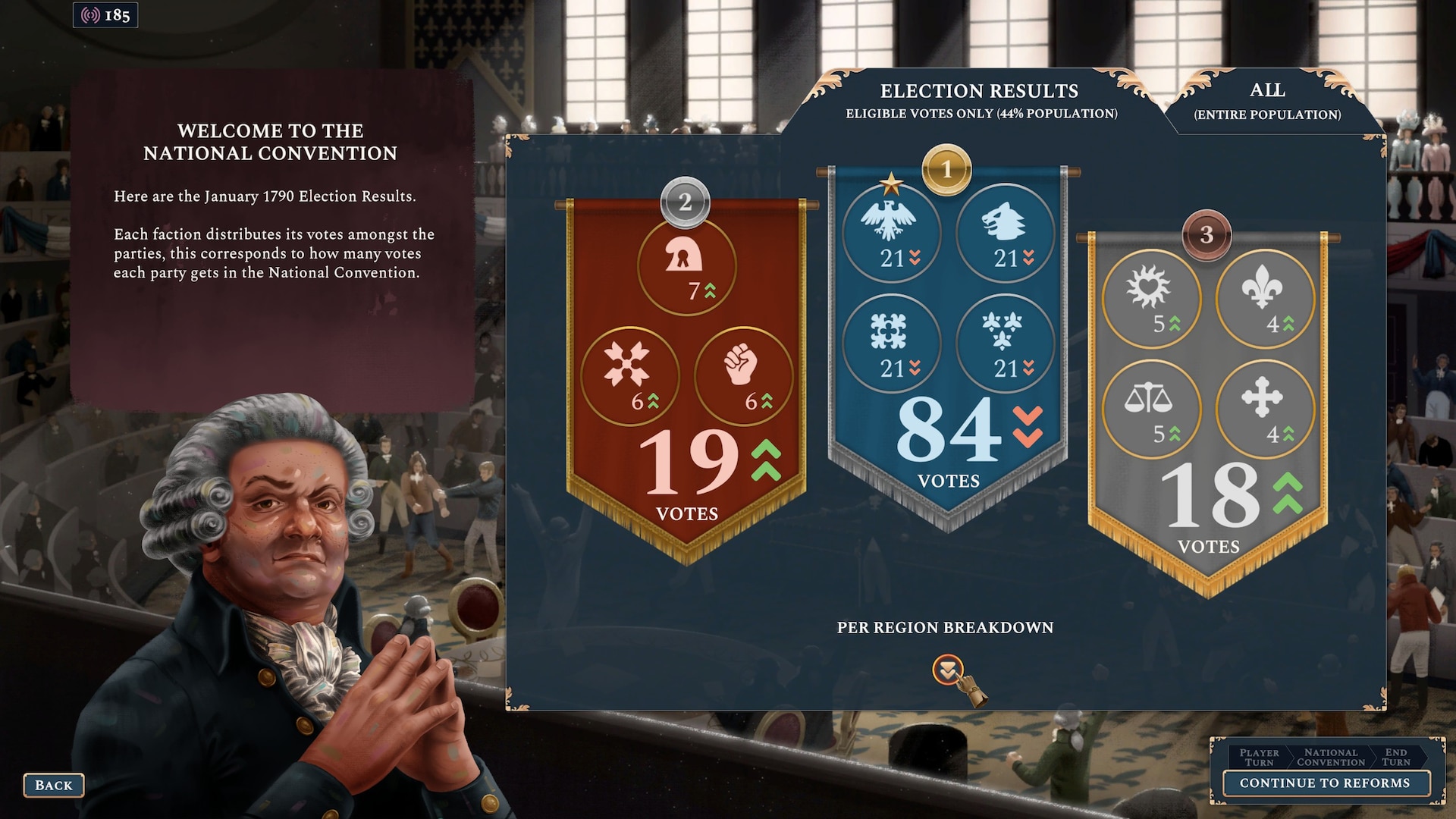Go Back to the previous screen

point(53,786)
